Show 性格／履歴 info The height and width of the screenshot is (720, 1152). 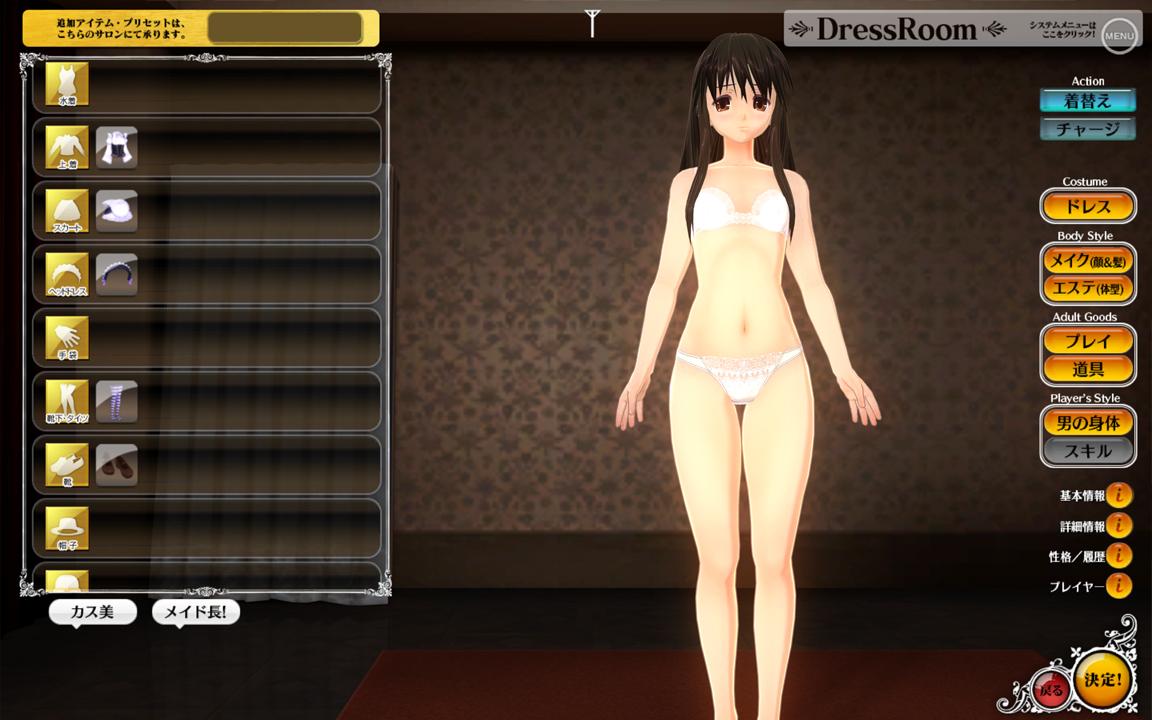1119,556
